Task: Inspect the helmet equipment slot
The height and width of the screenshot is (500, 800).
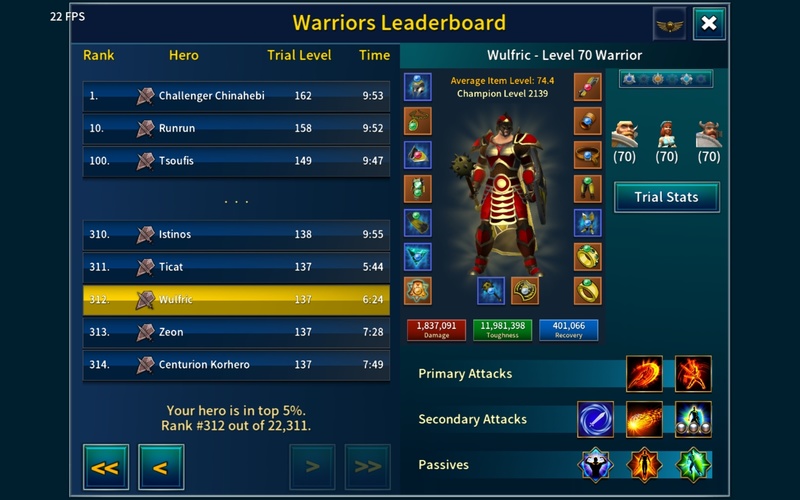Action: tap(418, 87)
